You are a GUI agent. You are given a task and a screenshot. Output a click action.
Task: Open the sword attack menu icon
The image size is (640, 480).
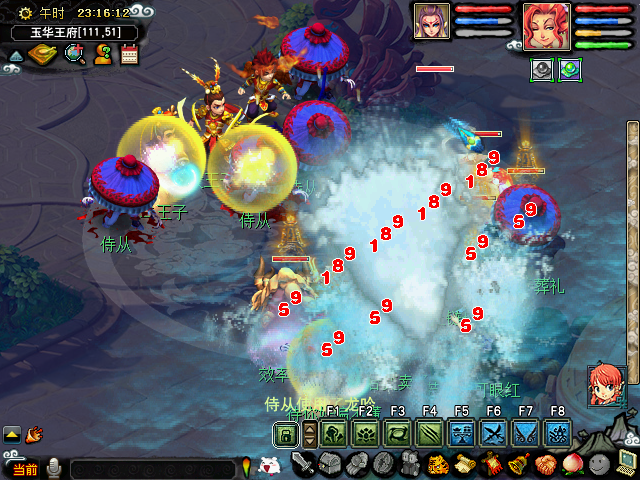304,464
